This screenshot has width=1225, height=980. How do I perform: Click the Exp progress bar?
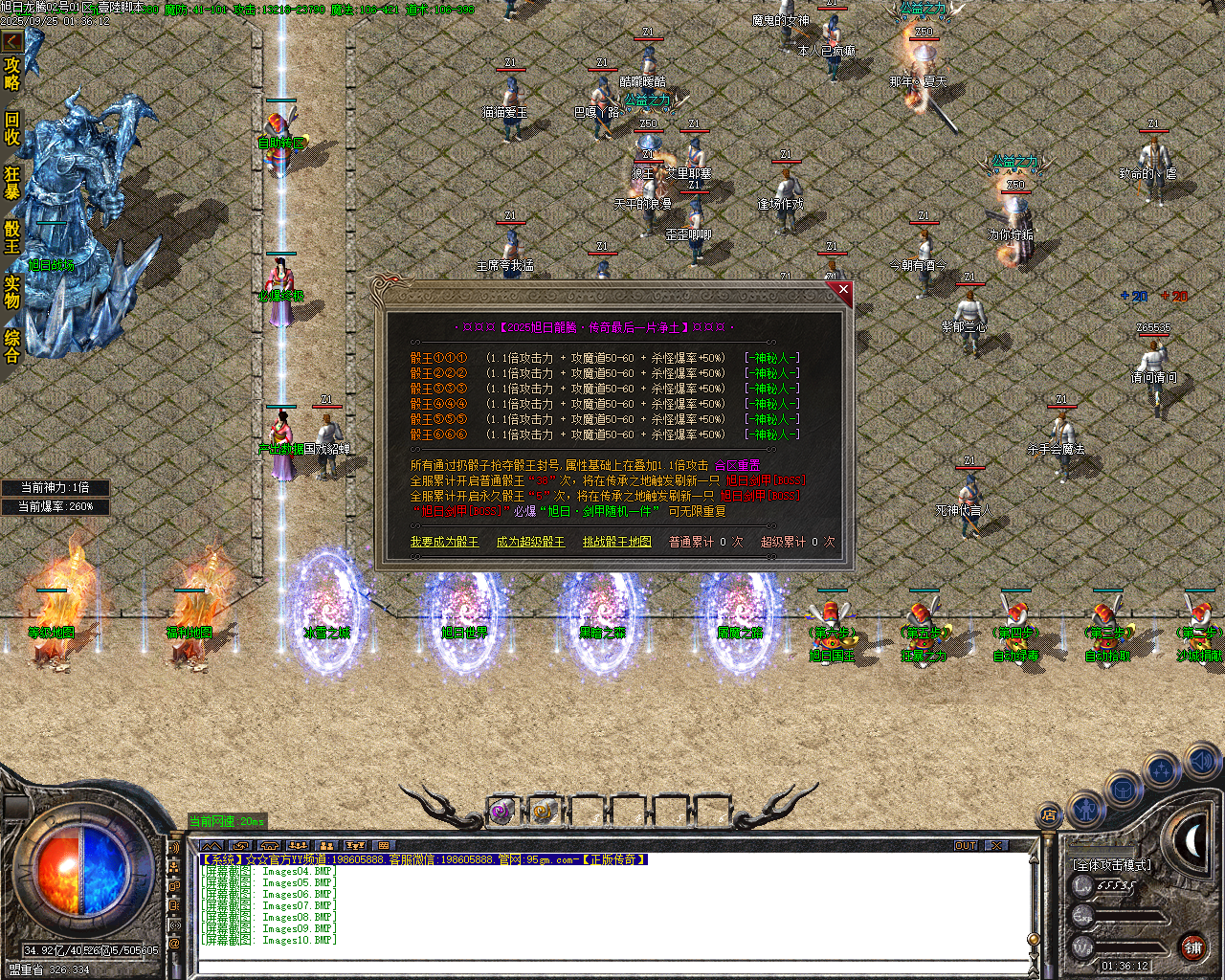coord(1128,917)
